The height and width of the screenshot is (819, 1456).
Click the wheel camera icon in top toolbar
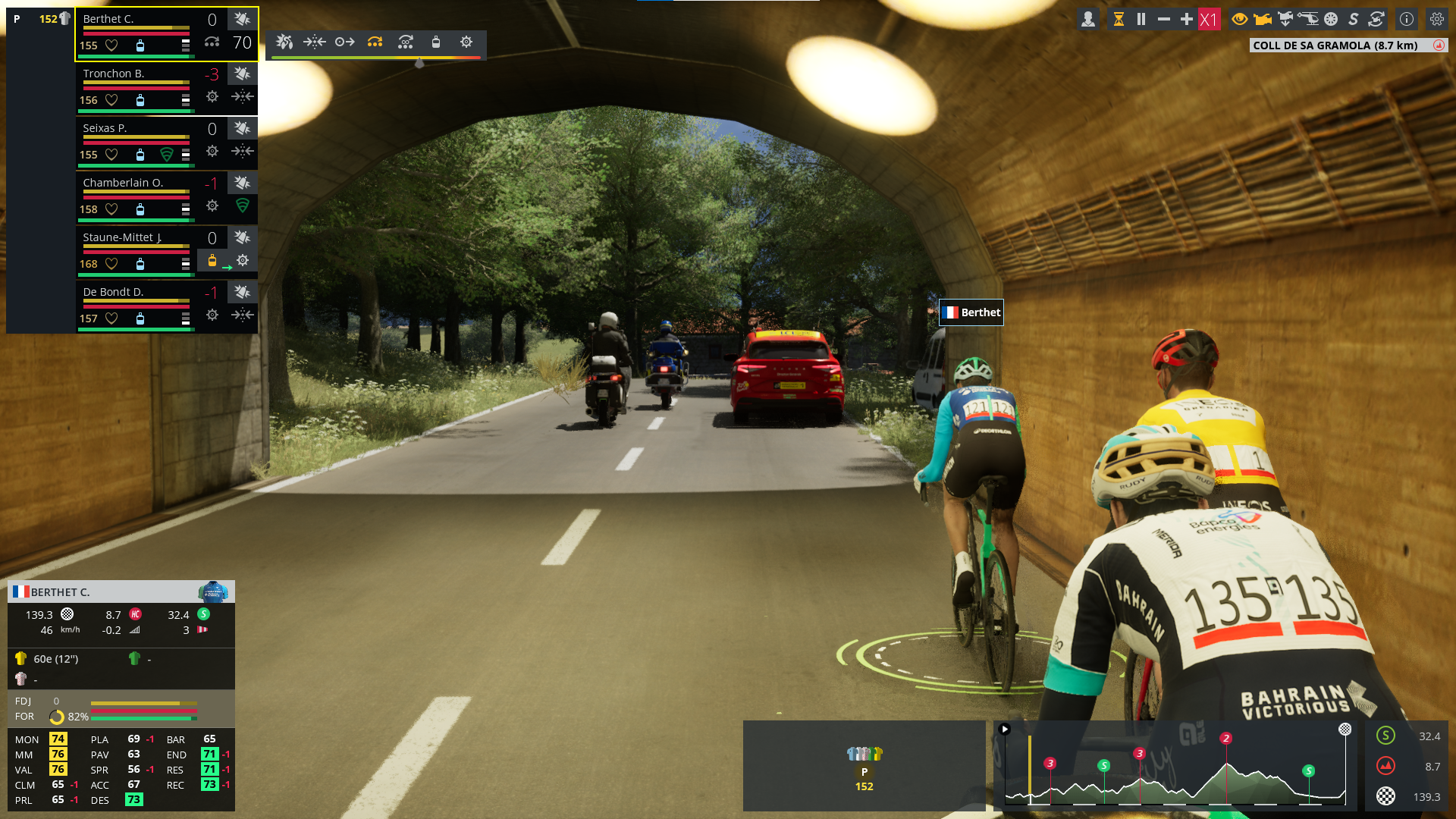click(x=1331, y=20)
